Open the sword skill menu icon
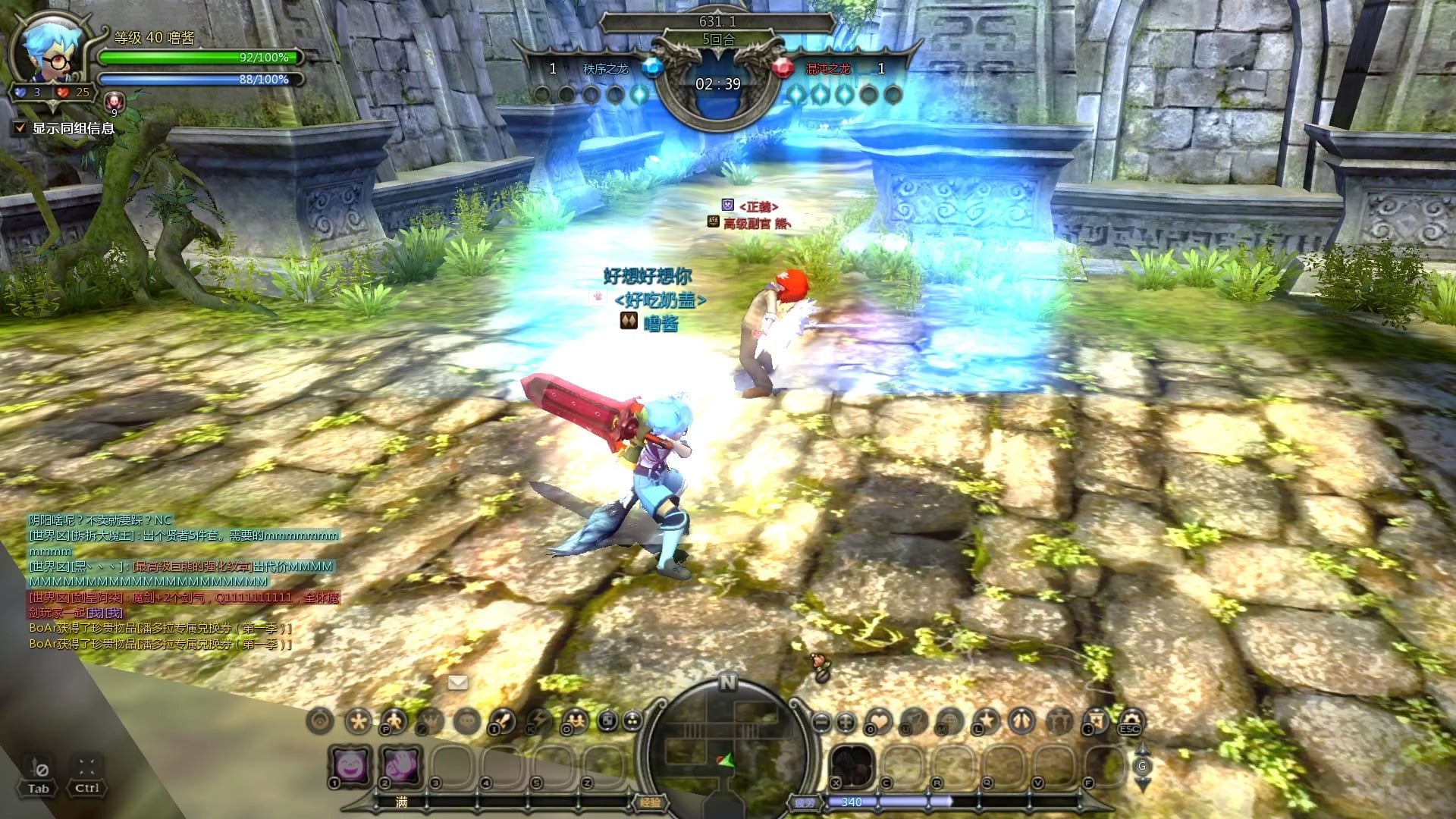 502,720
